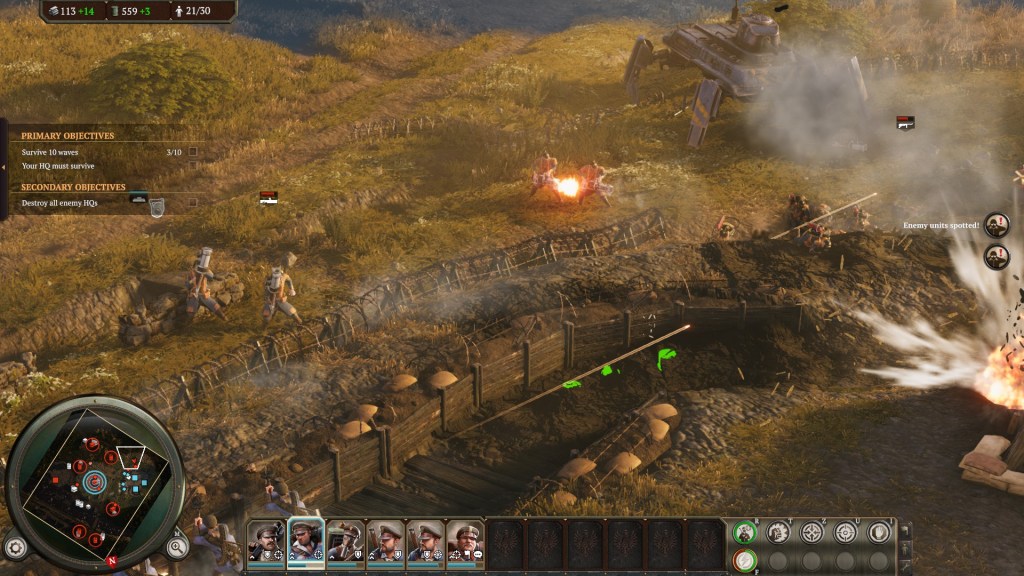Select the third squad portrait in the unit bar
The width and height of the screenshot is (1024, 576).
coord(345,541)
